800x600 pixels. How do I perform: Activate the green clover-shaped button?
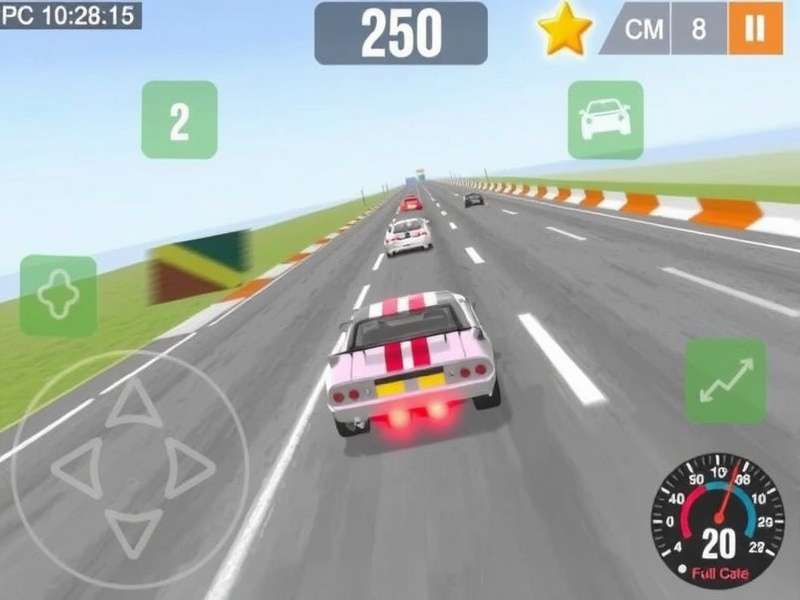58,296
